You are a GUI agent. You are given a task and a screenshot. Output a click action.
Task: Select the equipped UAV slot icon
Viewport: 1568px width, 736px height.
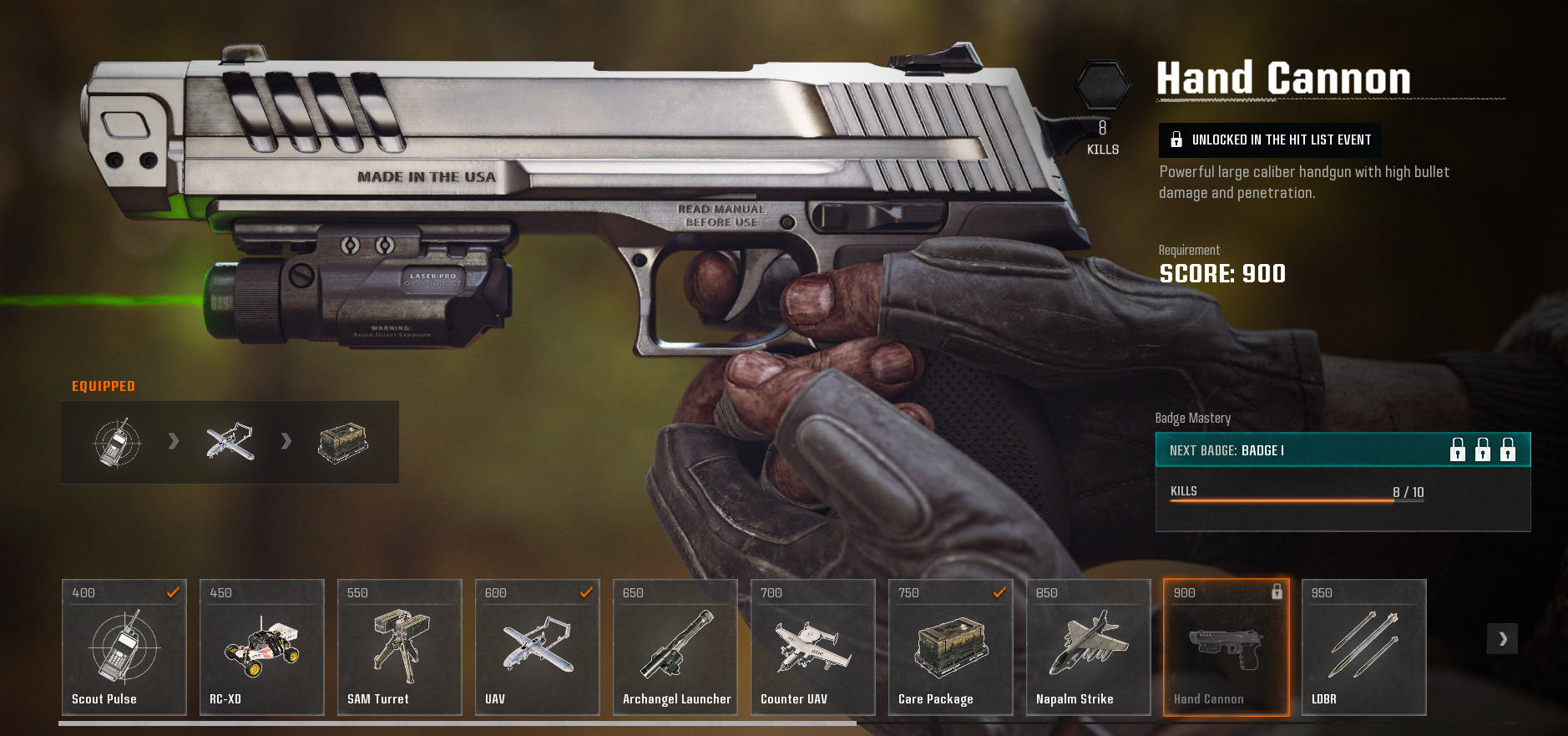230,441
